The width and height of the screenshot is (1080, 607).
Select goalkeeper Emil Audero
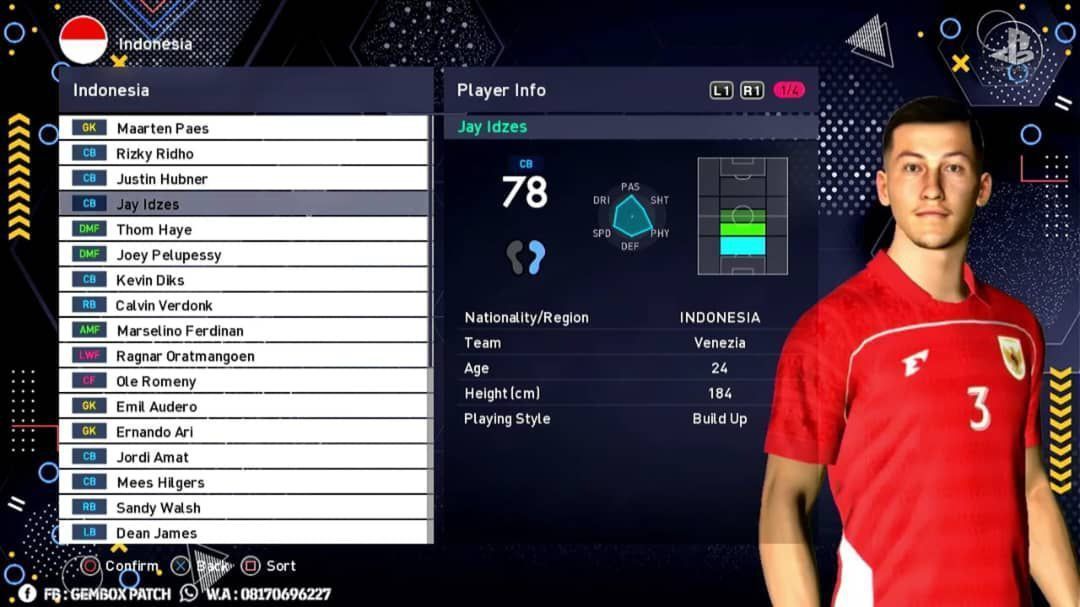pos(243,407)
